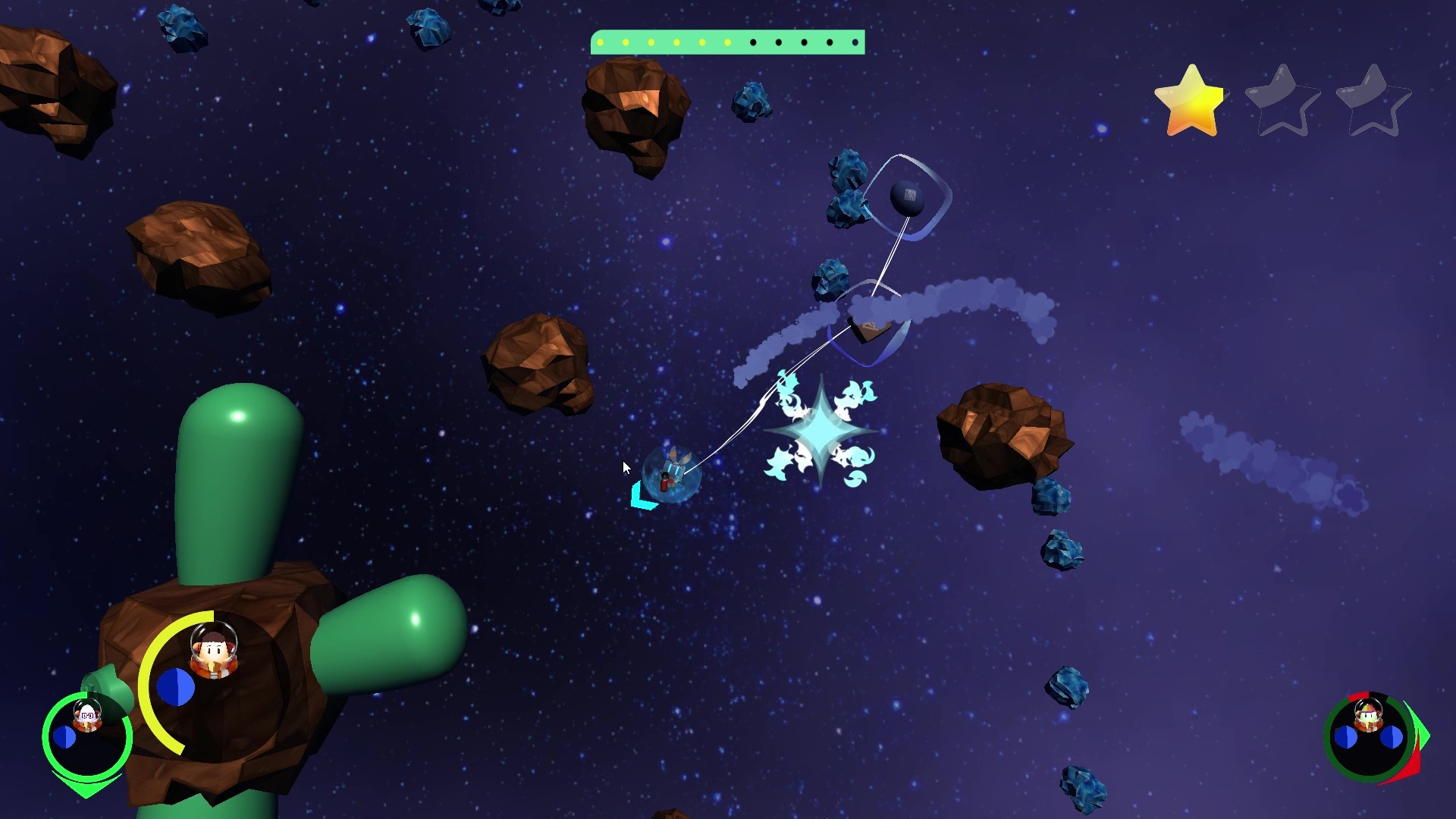
Task: Toggle the left blue pie indicator in the bottom-right gauge
Action: pos(1345,736)
